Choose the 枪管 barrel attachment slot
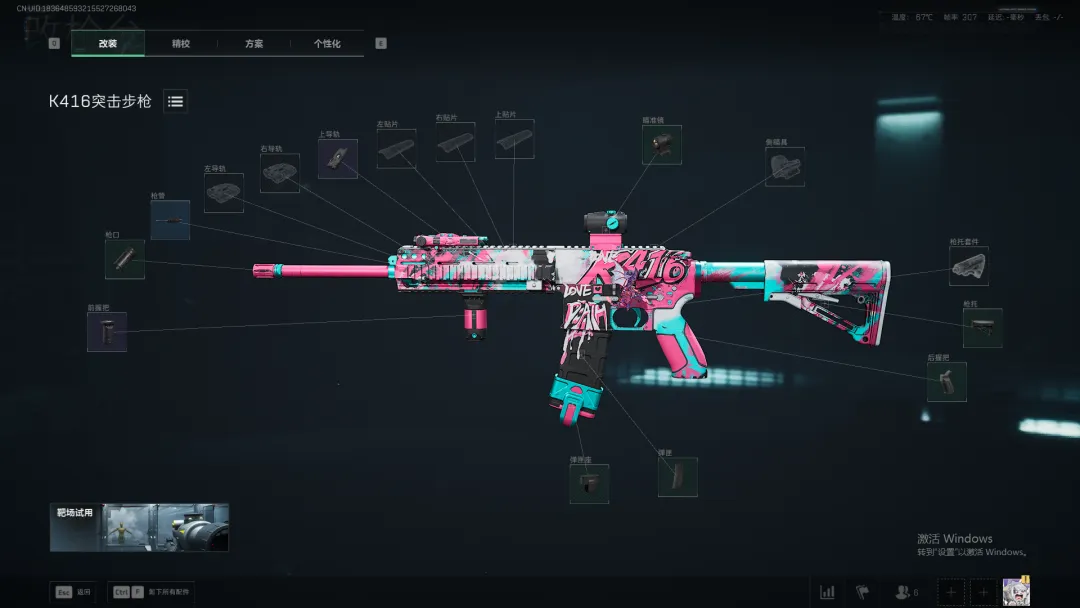 (170, 220)
